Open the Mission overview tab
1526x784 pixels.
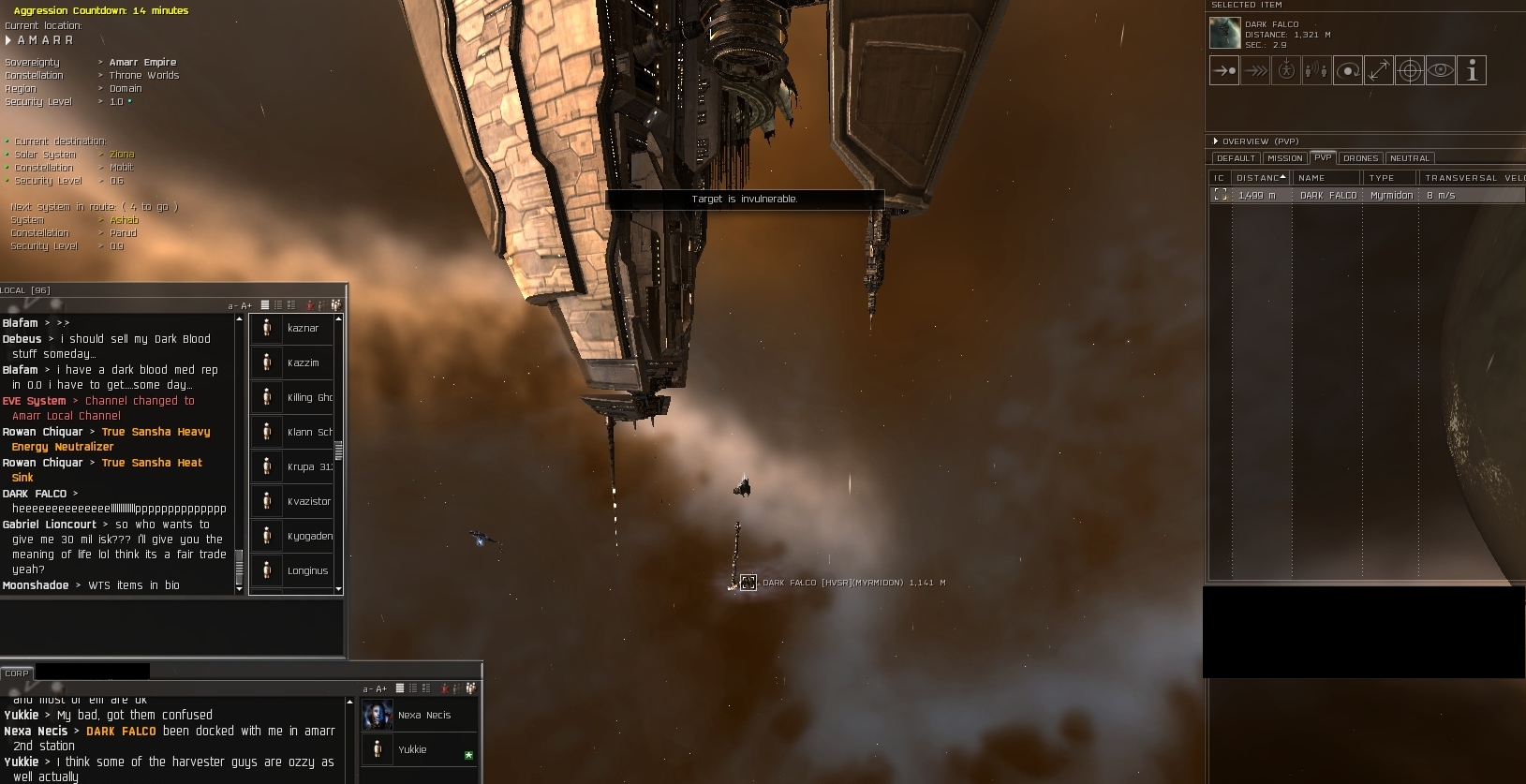pos(1284,158)
